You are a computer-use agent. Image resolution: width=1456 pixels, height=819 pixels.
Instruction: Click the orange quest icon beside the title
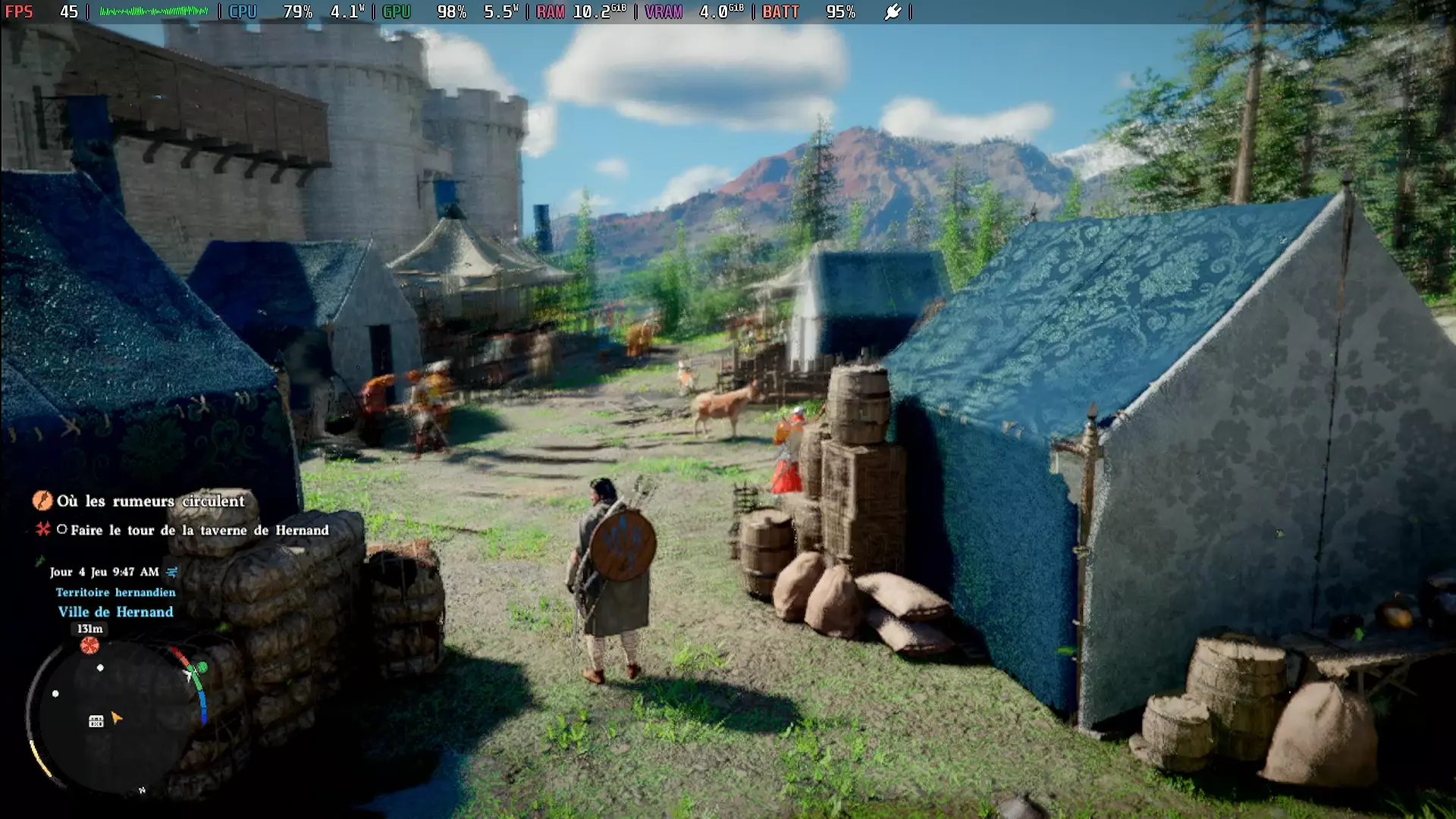point(42,500)
